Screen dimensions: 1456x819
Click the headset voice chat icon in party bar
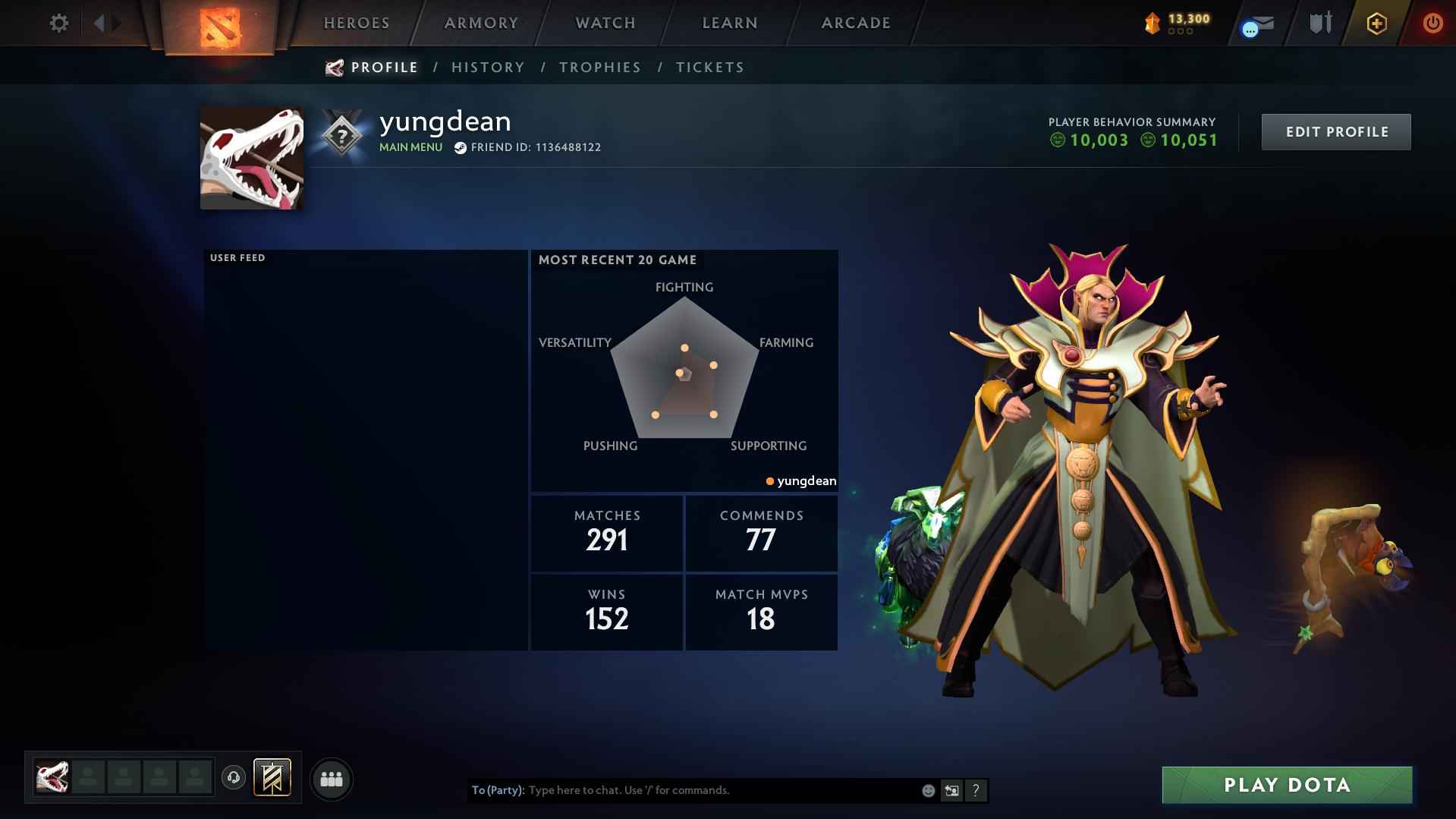(232, 778)
